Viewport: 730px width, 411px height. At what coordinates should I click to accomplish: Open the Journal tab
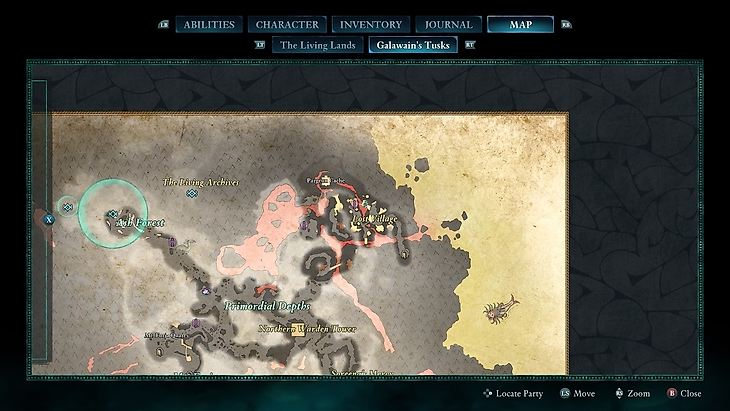pos(448,24)
